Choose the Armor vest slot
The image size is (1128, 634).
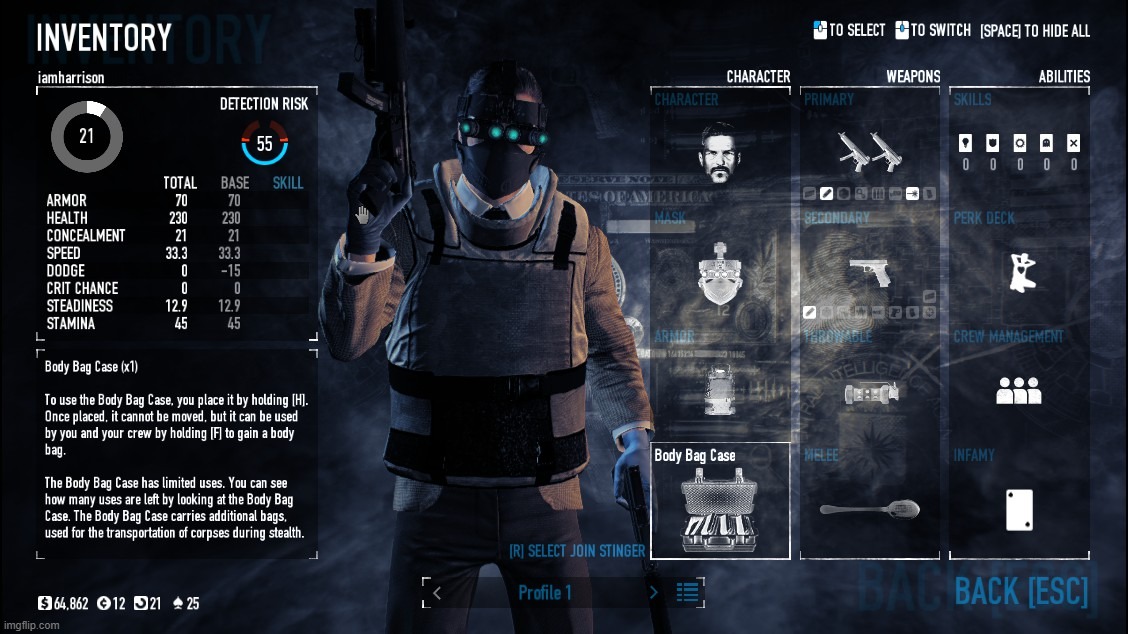click(719, 387)
